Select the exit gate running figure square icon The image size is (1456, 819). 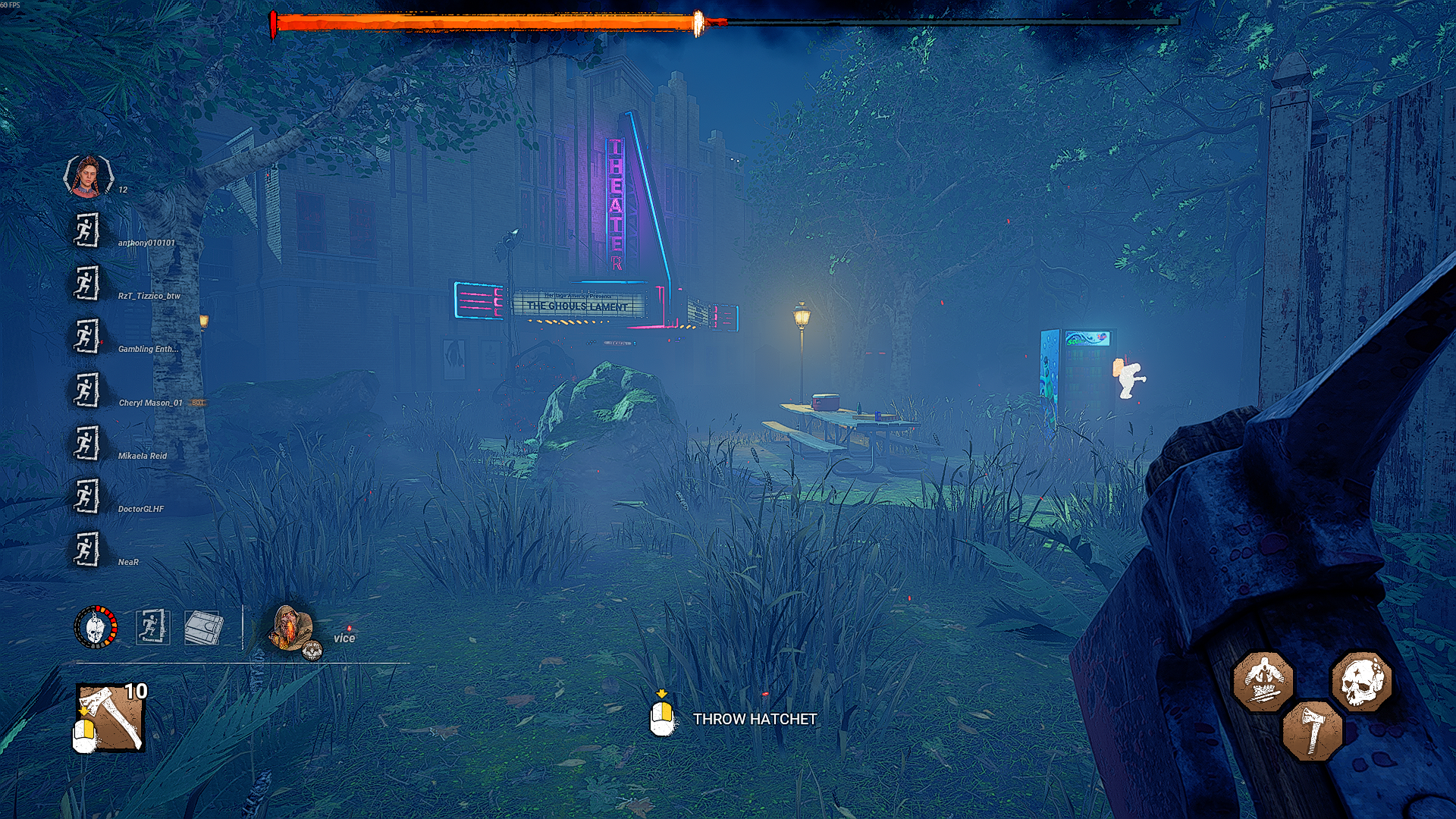pos(152,627)
